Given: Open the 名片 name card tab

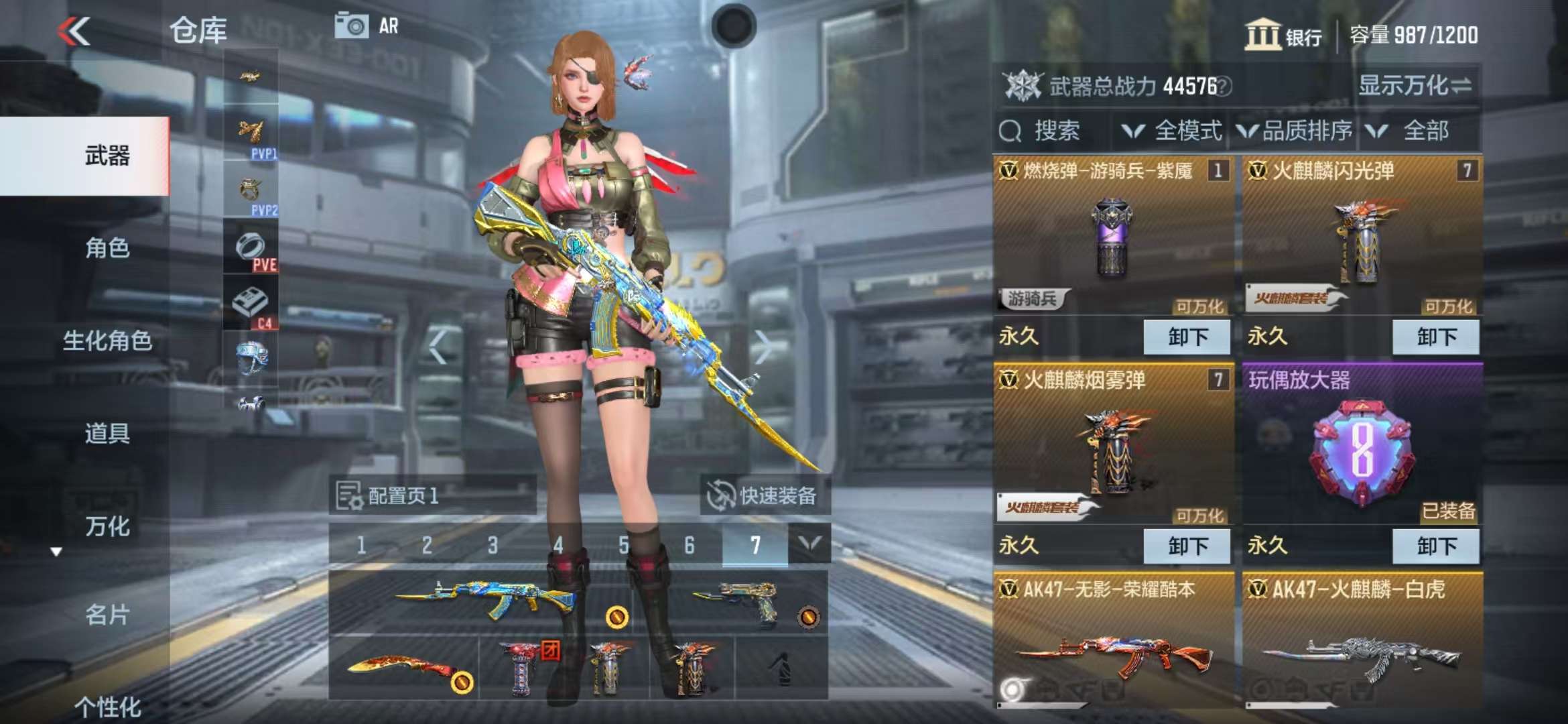Looking at the screenshot, I should pos(107,614).
